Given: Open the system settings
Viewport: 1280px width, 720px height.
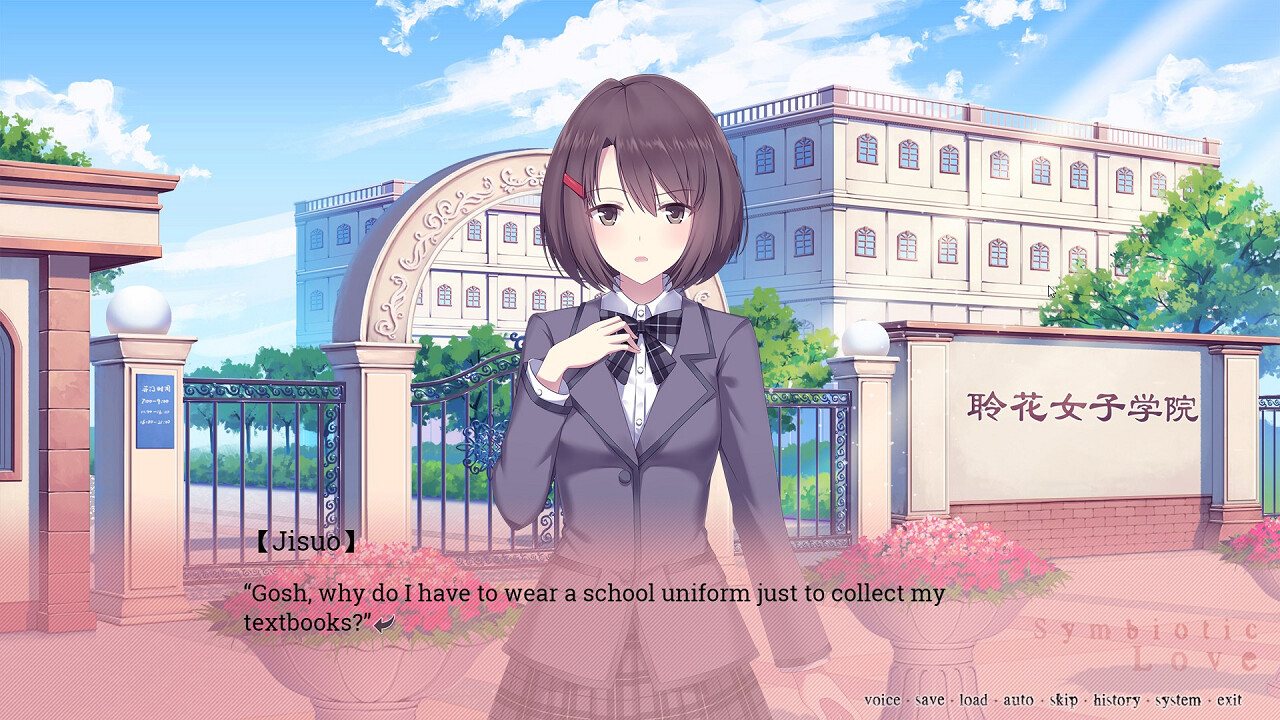Looking at the screenshot, I should (x=1178, y=700).
